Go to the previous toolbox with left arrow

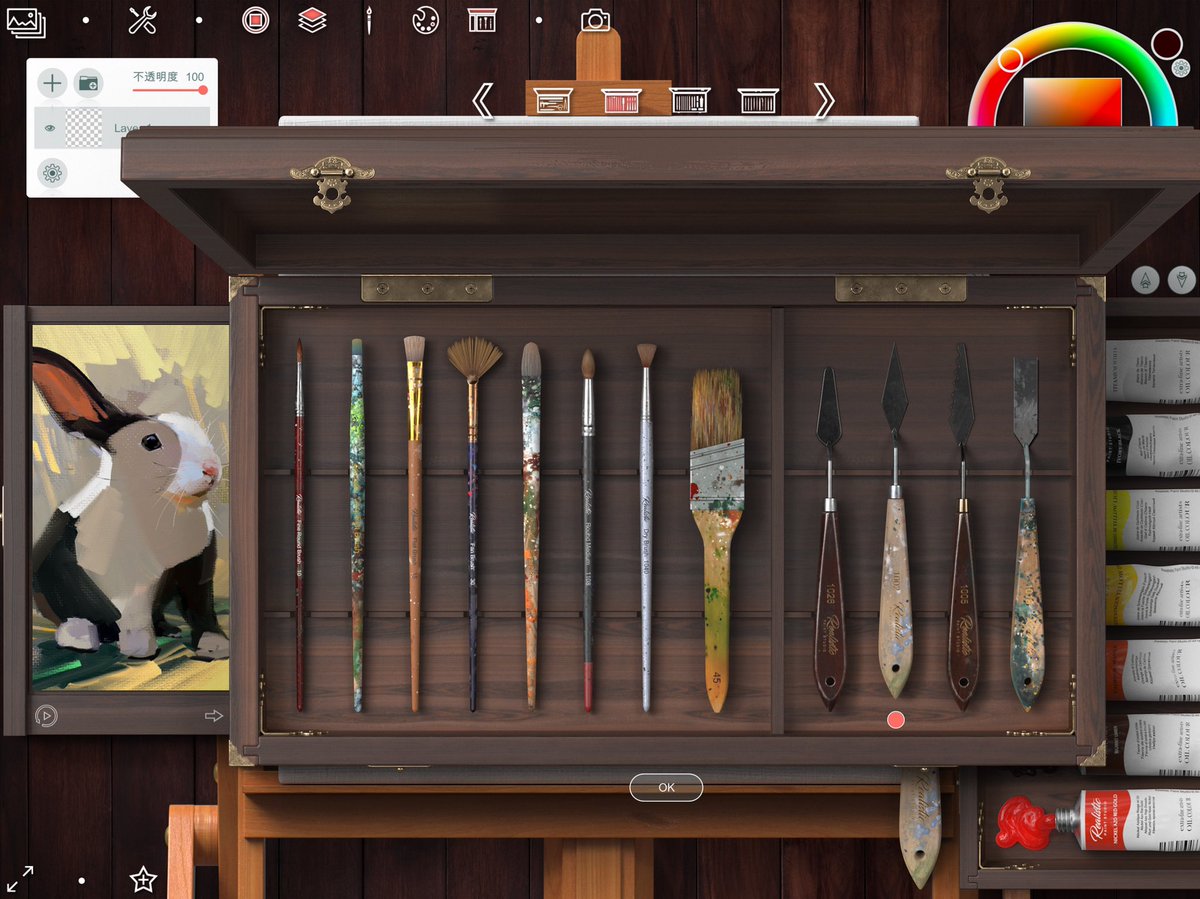pos(483,100)
